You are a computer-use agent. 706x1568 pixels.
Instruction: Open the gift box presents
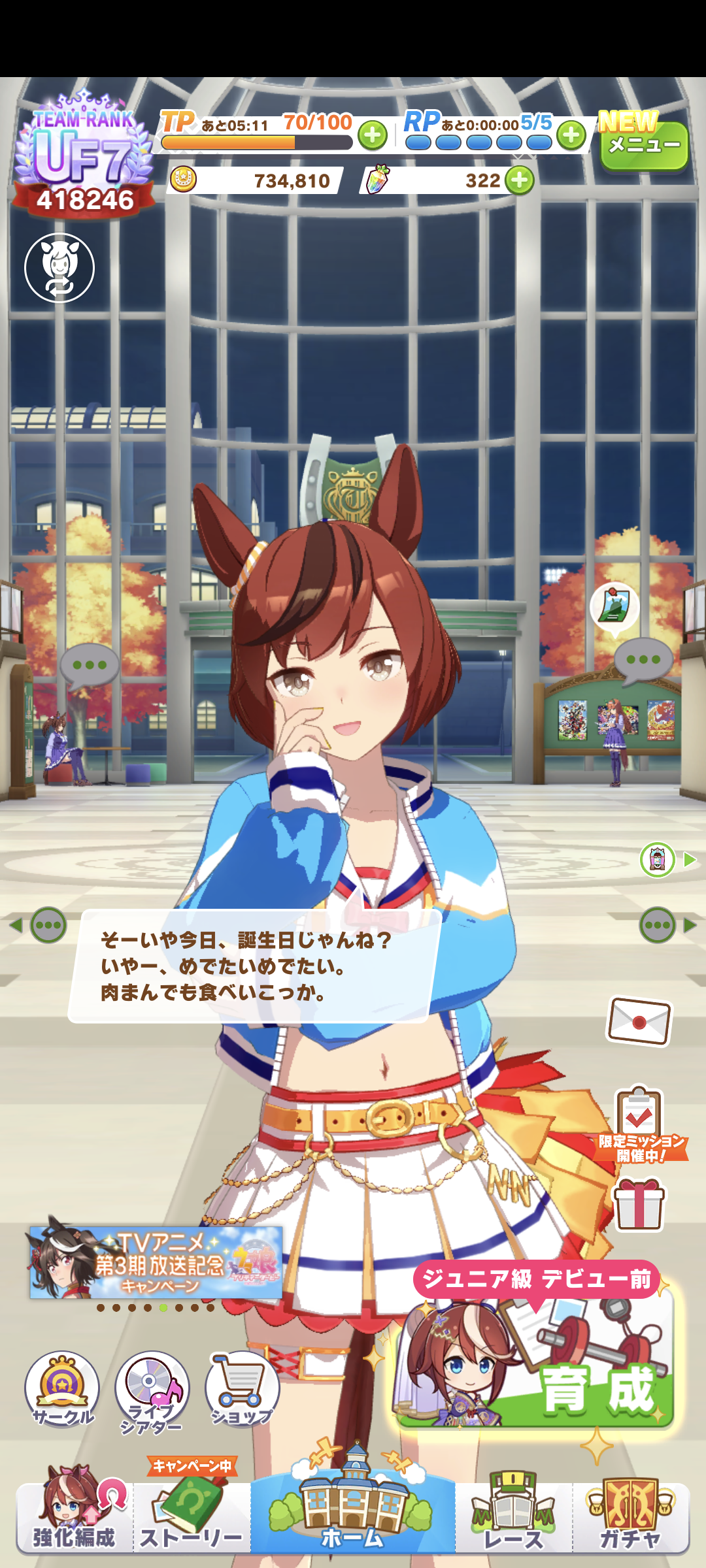click(x=639, y=1205)
